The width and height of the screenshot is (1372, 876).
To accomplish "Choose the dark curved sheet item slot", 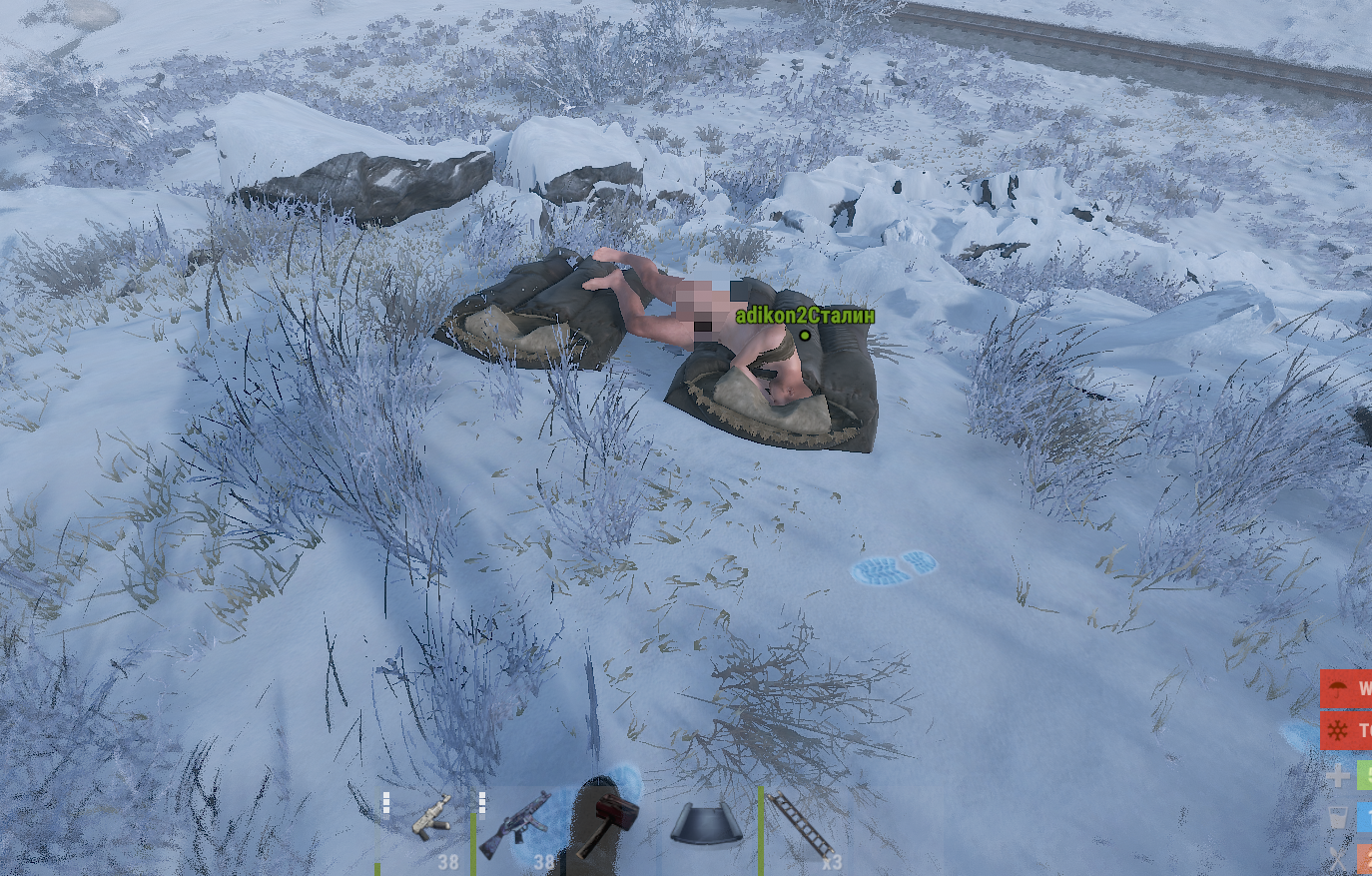I will (706, 825).
